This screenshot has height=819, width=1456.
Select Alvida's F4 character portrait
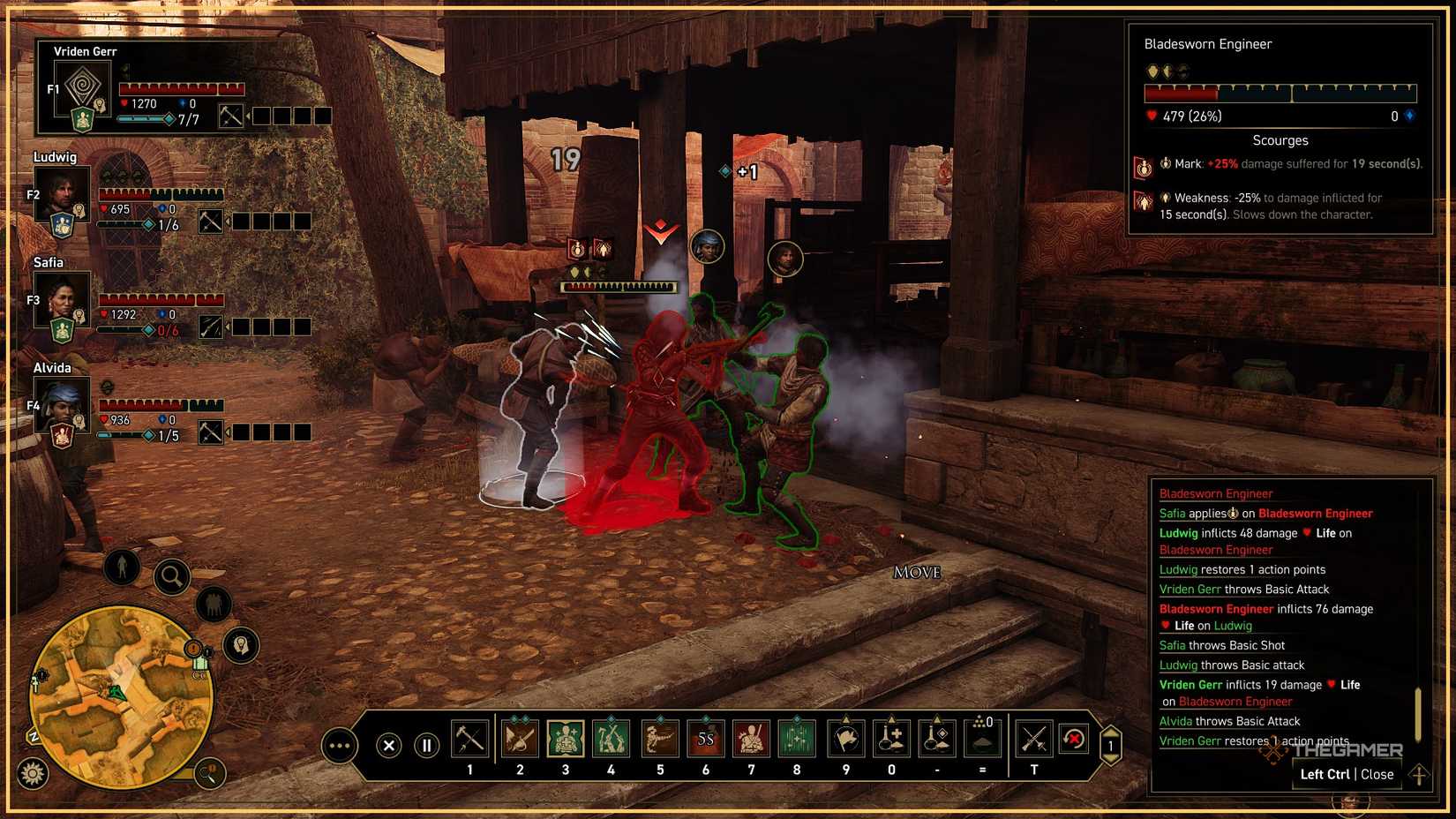tap(61, 406)
